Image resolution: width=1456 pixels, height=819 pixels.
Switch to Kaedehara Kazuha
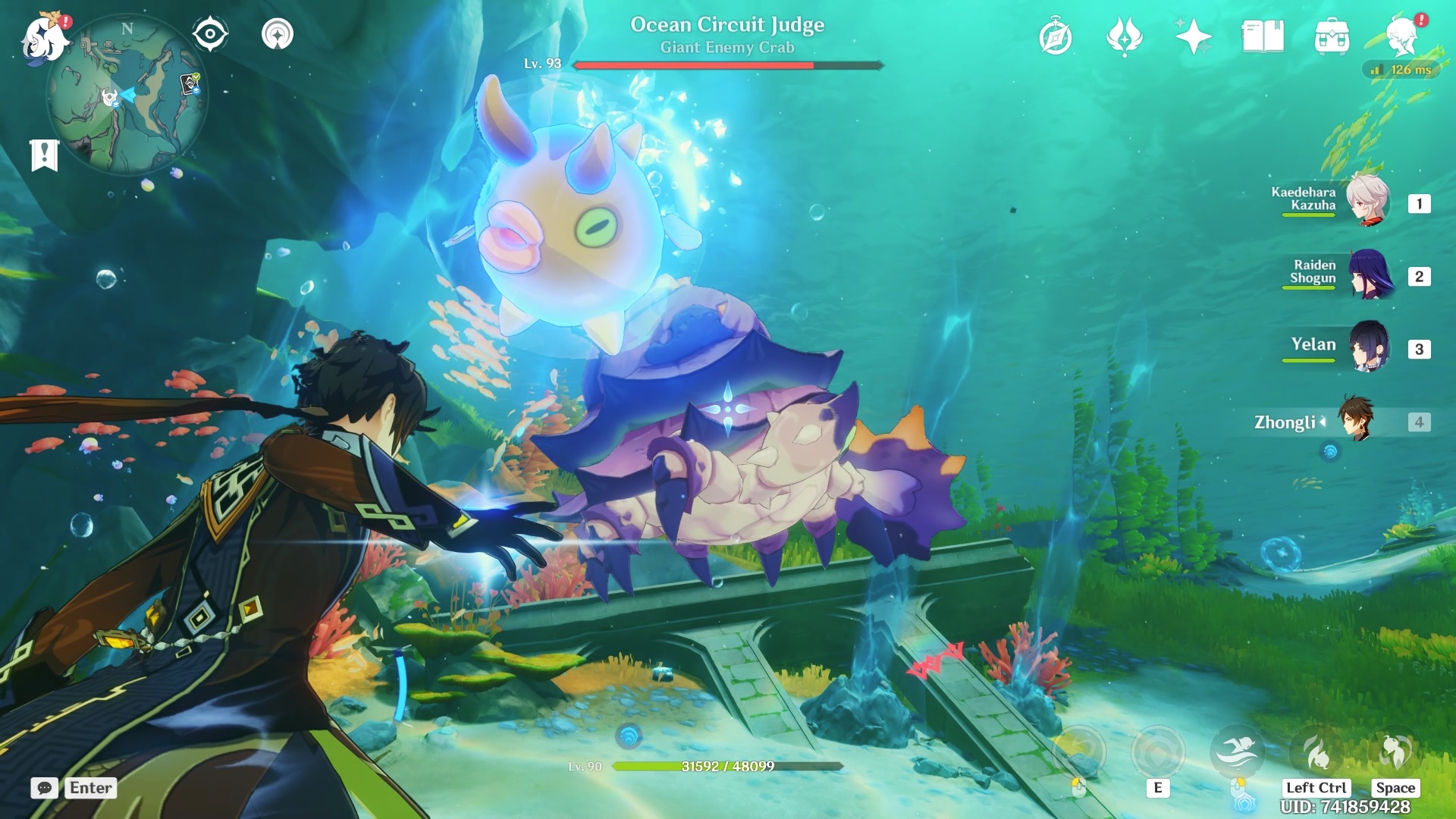[x=1367, y=202]
